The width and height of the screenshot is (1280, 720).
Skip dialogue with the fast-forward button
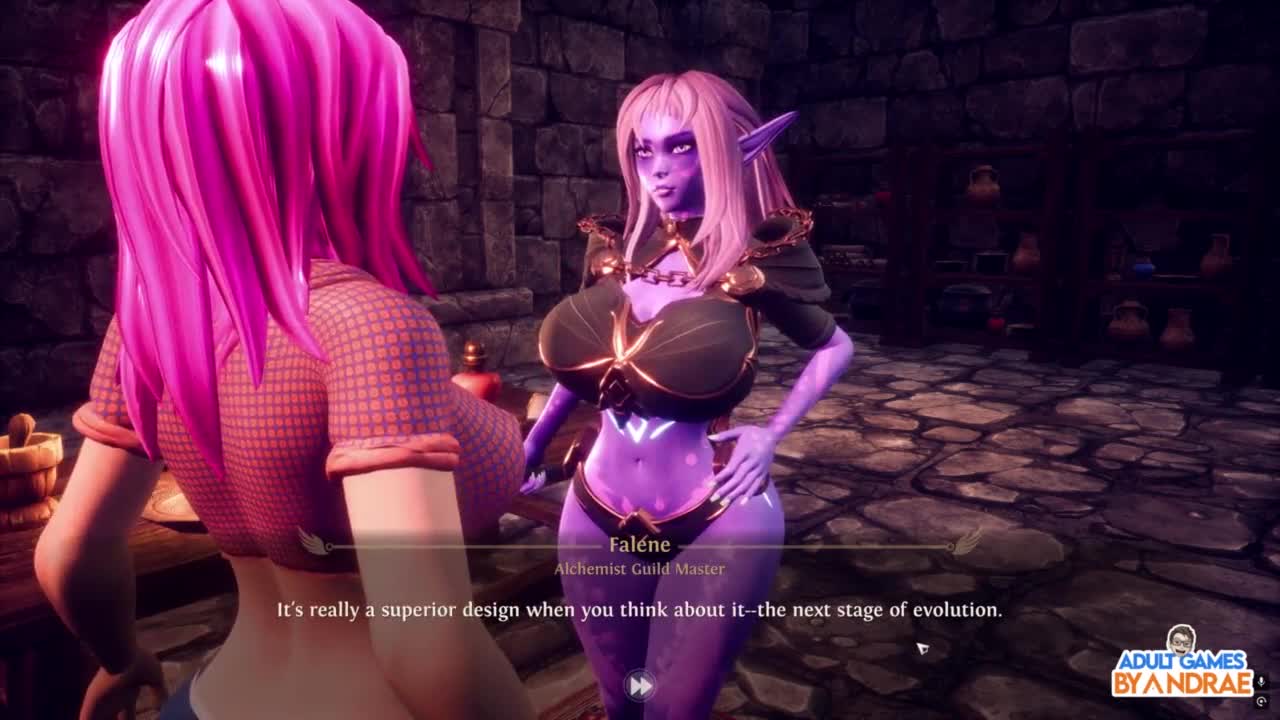coord(639,685)
